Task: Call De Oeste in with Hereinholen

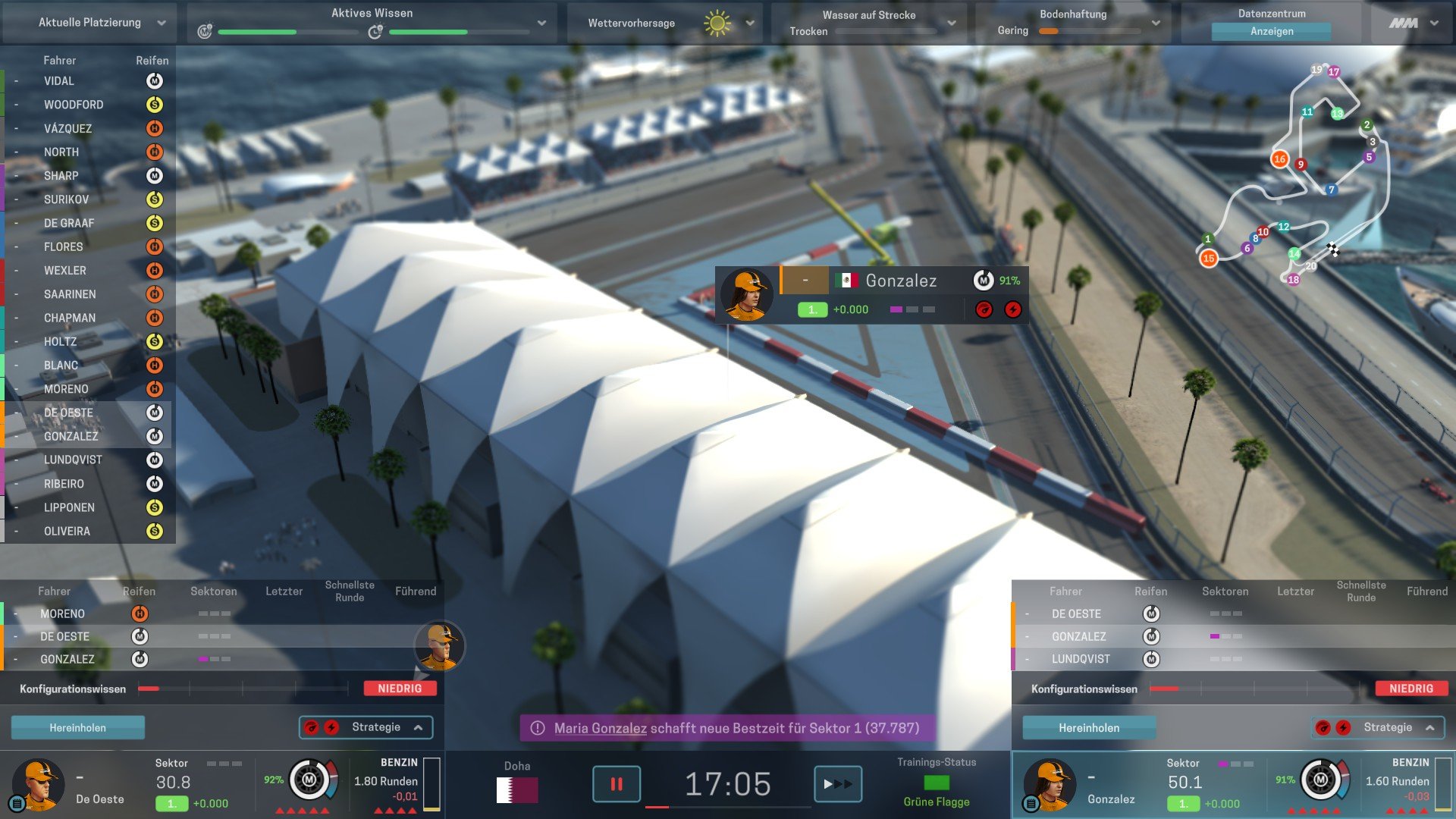Action: tap(77, 728)
